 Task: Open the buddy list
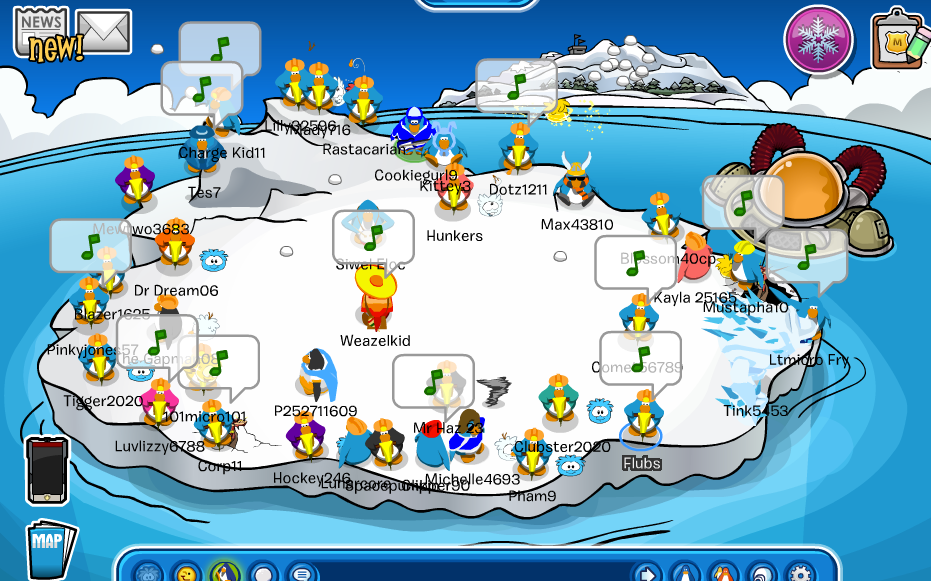[x=723, y=574]
